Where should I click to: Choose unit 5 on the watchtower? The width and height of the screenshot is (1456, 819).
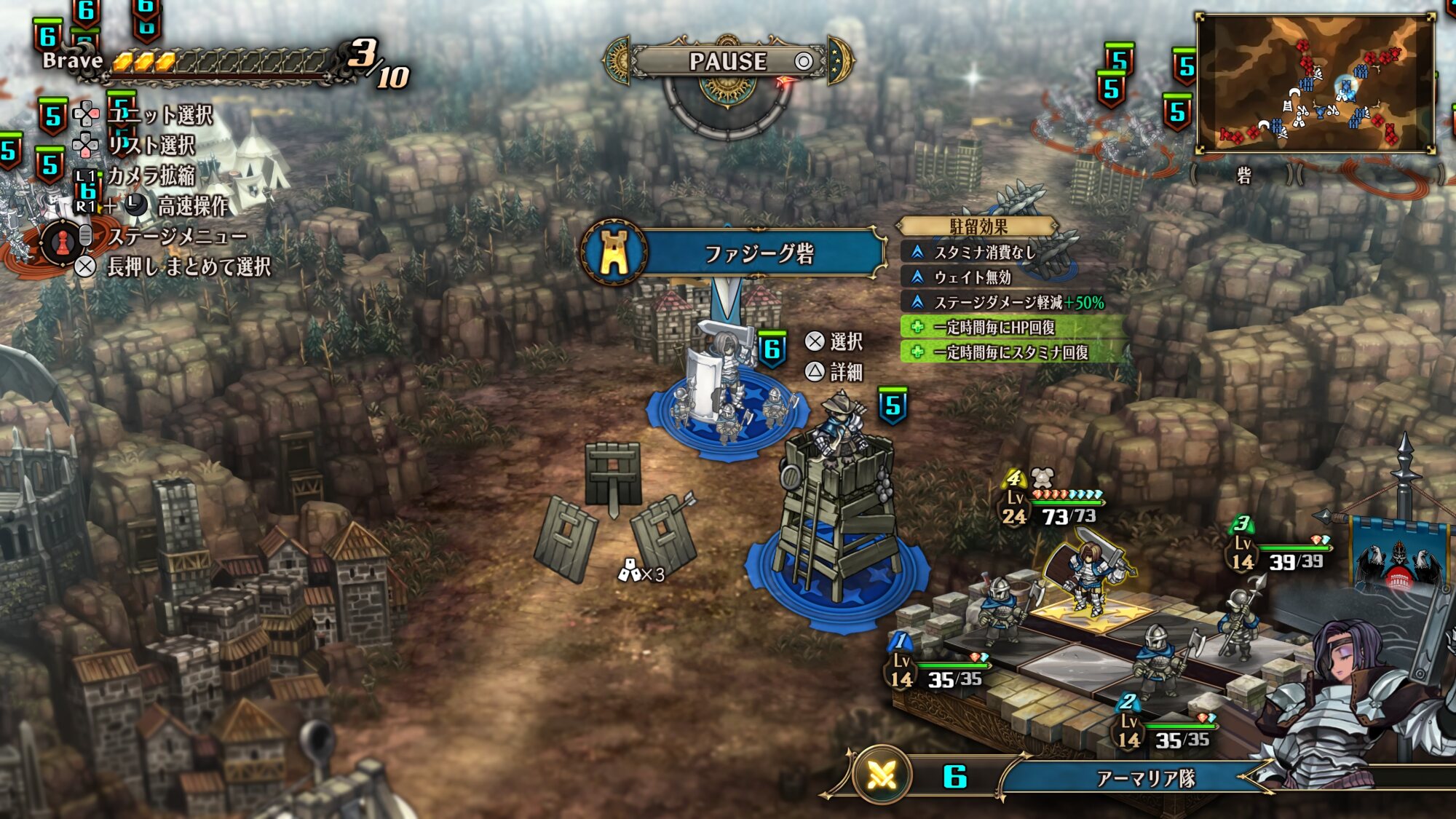[x=841, y=430]
